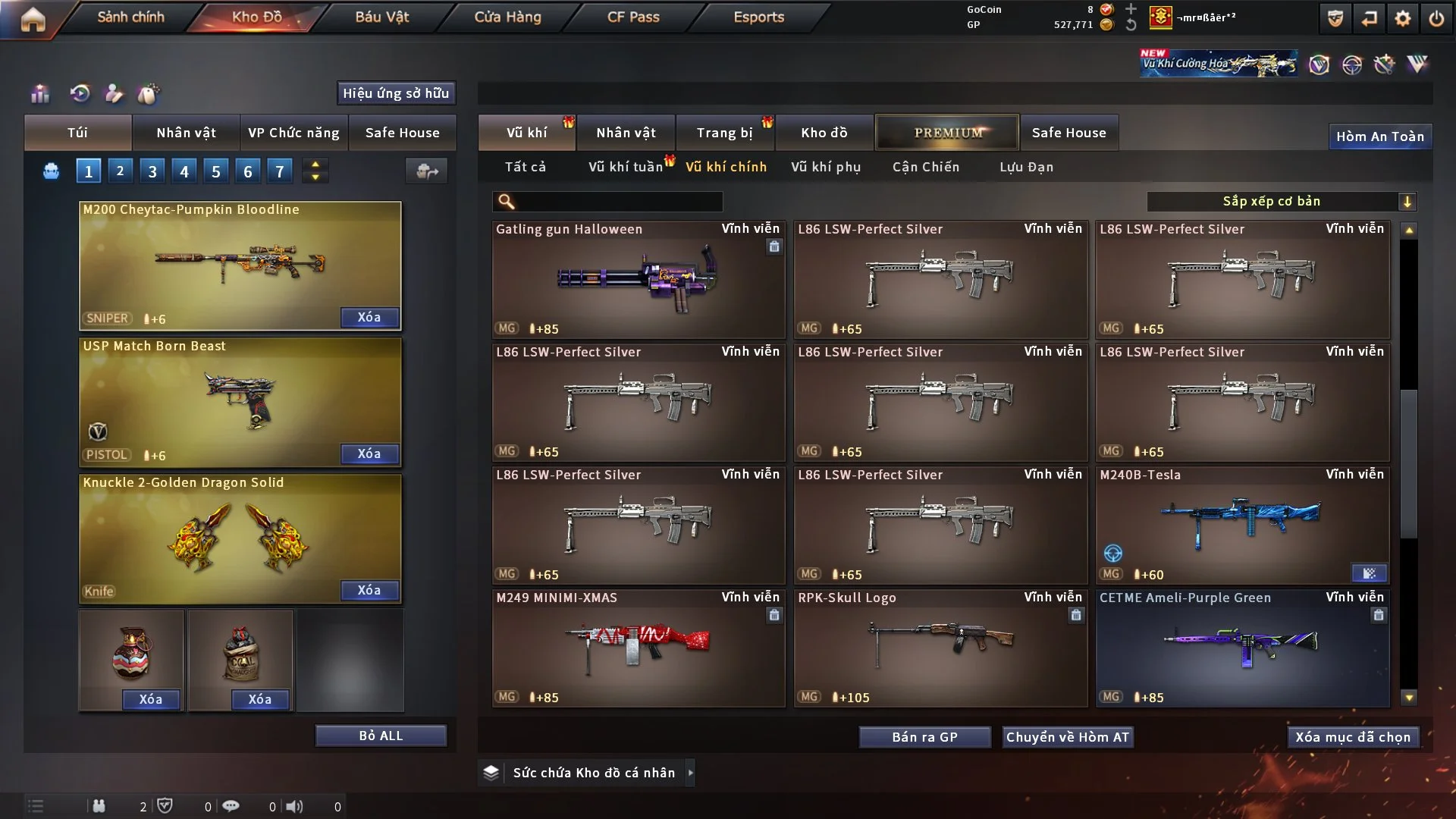This screenshot has width=1456, height=819.
Task: Click the Bán ra GP button
Action: click(x=924, y=737)
